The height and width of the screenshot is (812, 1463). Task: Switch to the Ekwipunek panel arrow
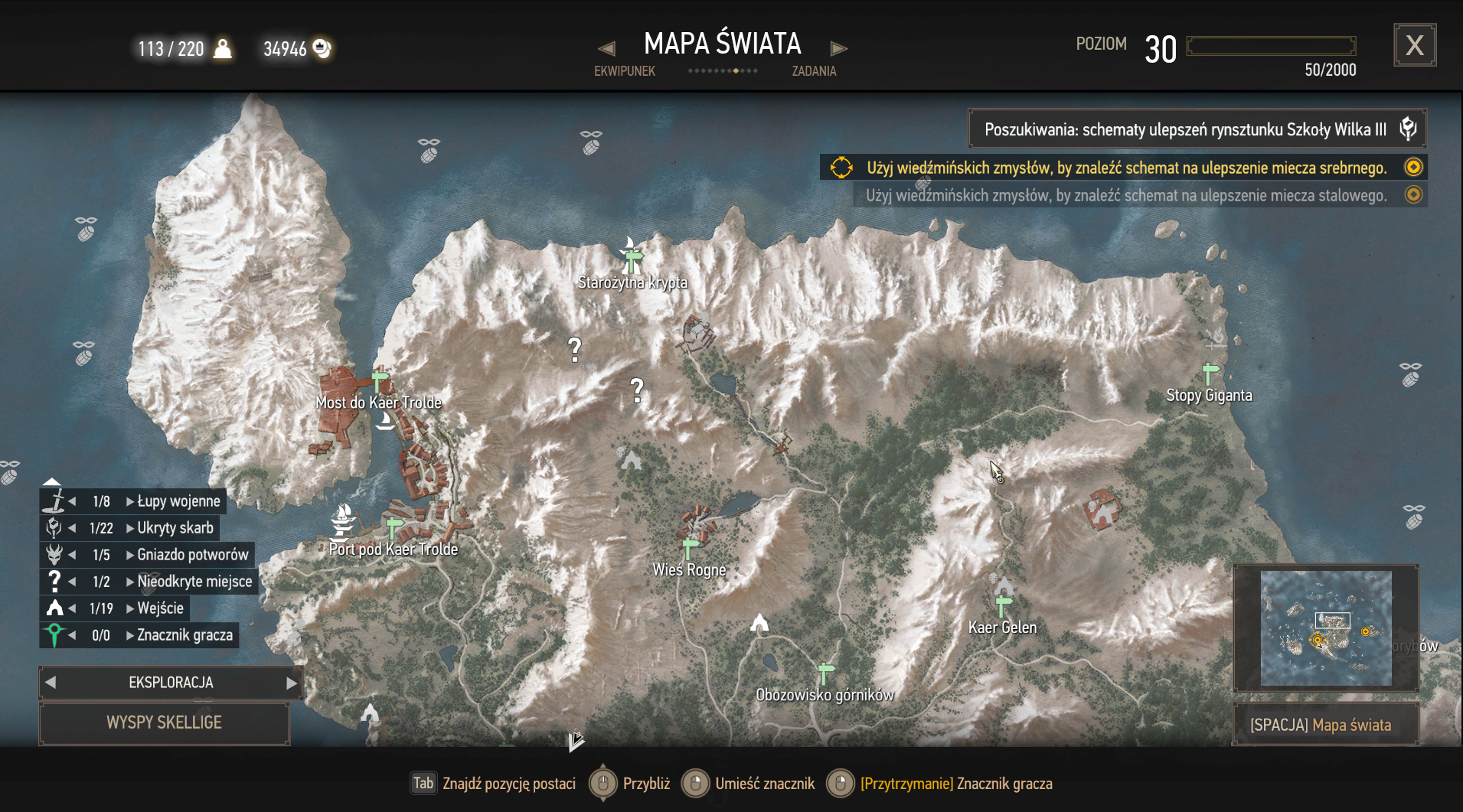[x=606, y=49]
